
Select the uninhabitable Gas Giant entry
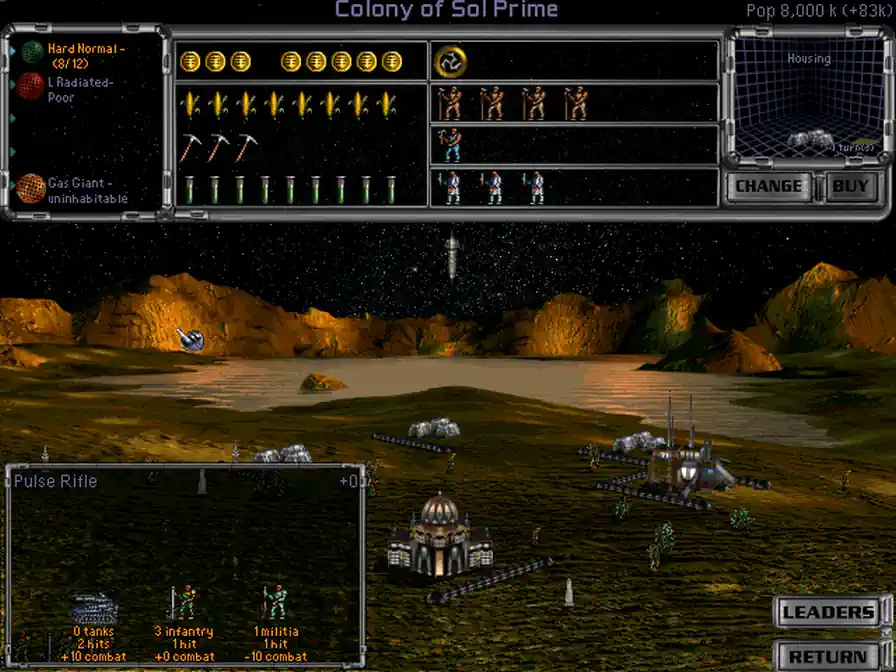point(85,191)
